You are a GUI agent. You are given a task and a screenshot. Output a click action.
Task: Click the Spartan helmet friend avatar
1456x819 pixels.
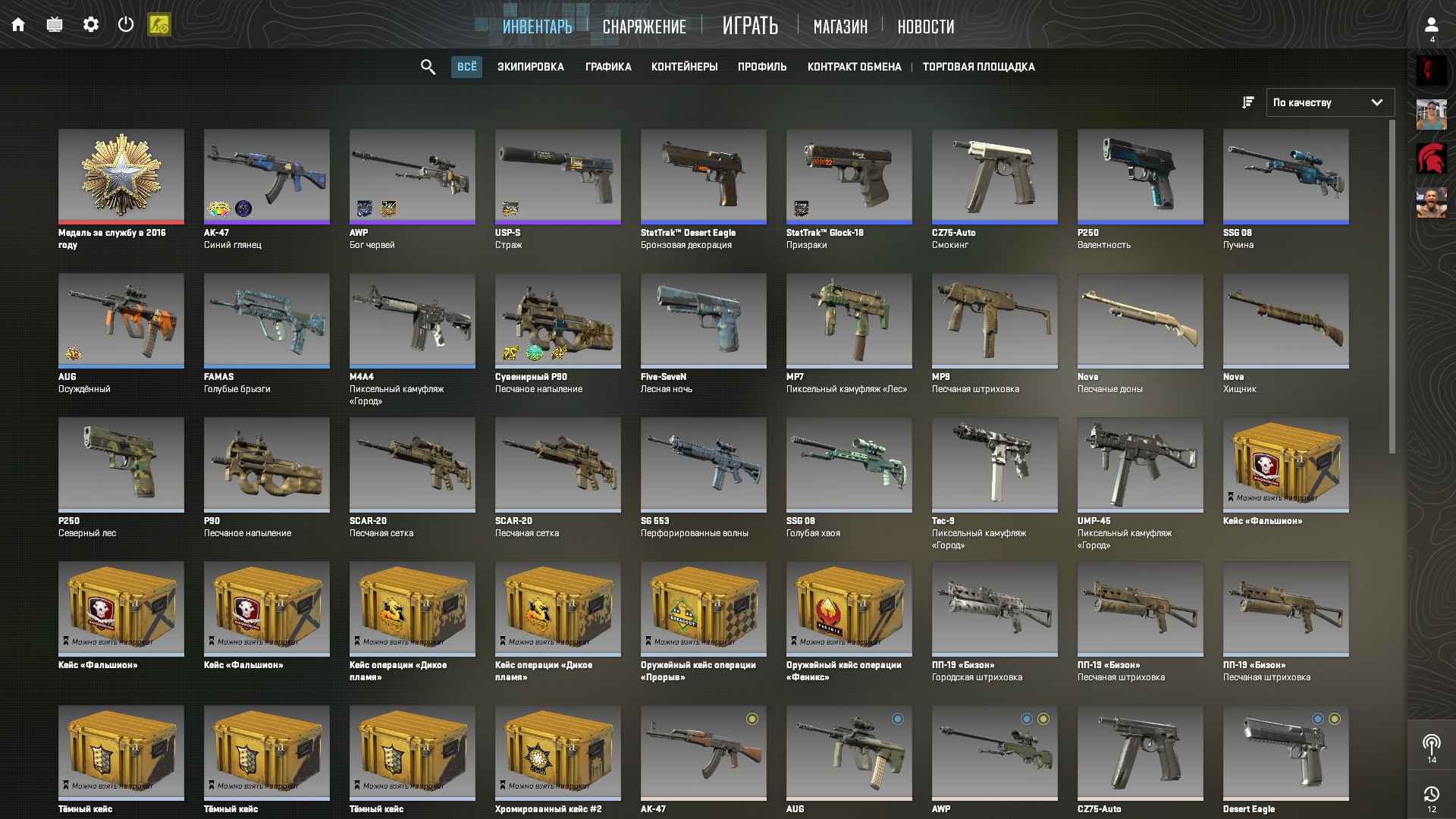(x=1432, y=158)
